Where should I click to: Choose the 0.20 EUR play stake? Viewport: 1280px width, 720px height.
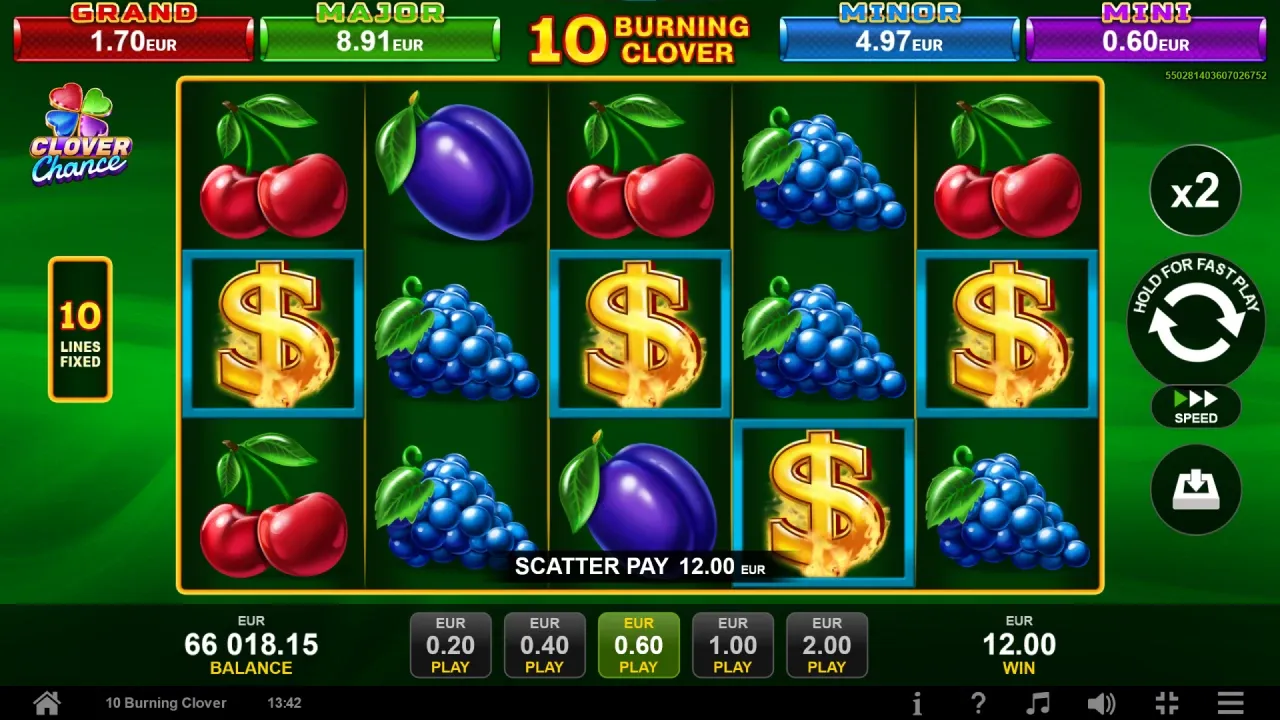[451, 645]
